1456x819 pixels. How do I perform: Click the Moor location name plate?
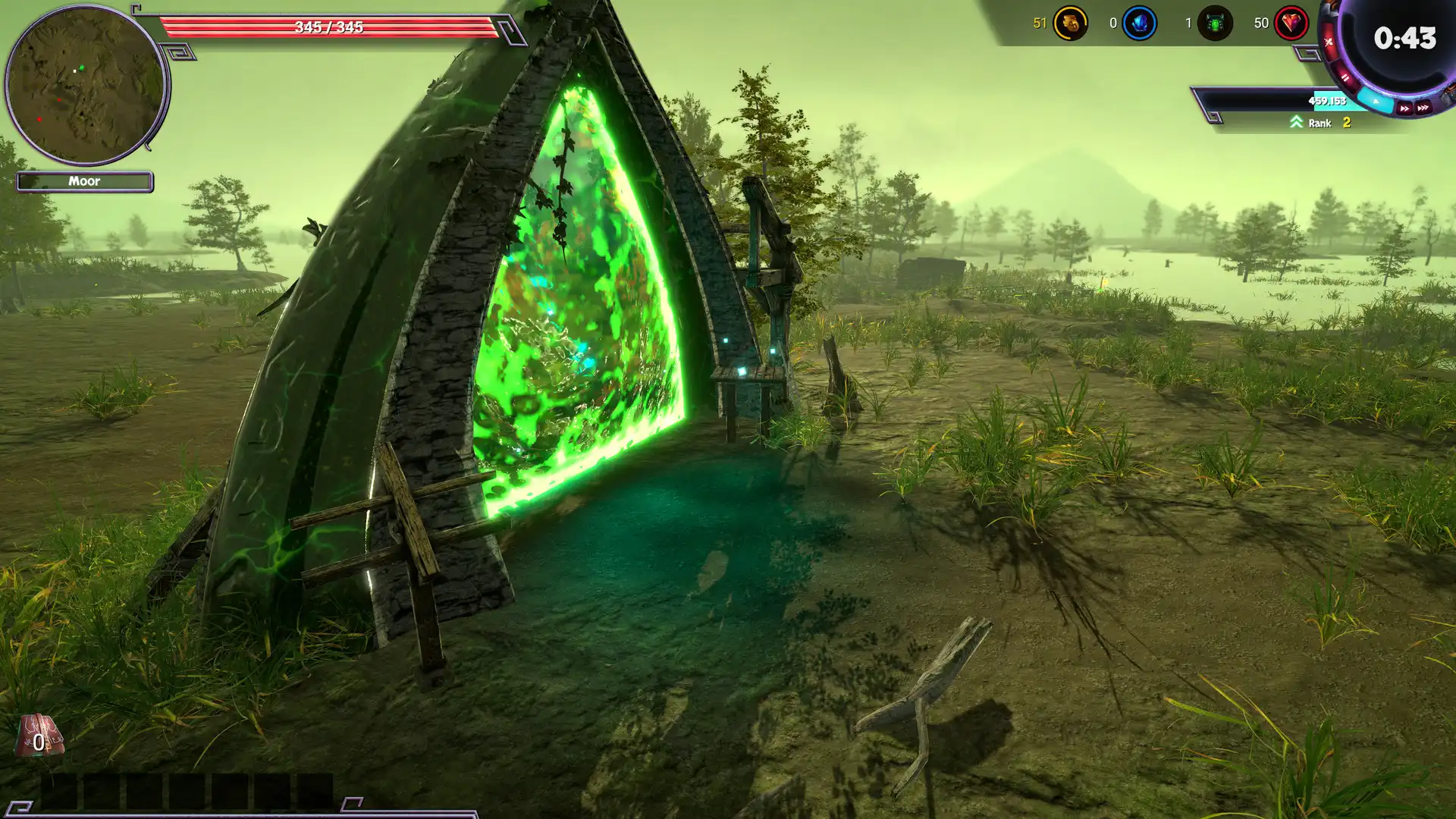point(85,181)
